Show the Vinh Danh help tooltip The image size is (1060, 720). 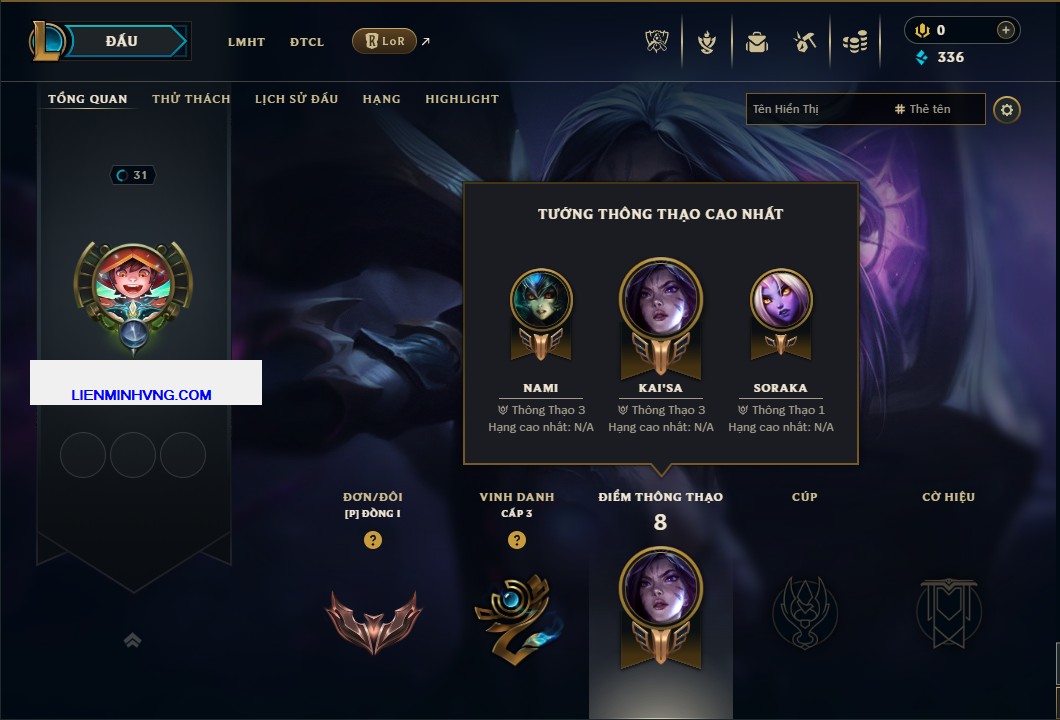pyautogui.click(x=517, y=540)
